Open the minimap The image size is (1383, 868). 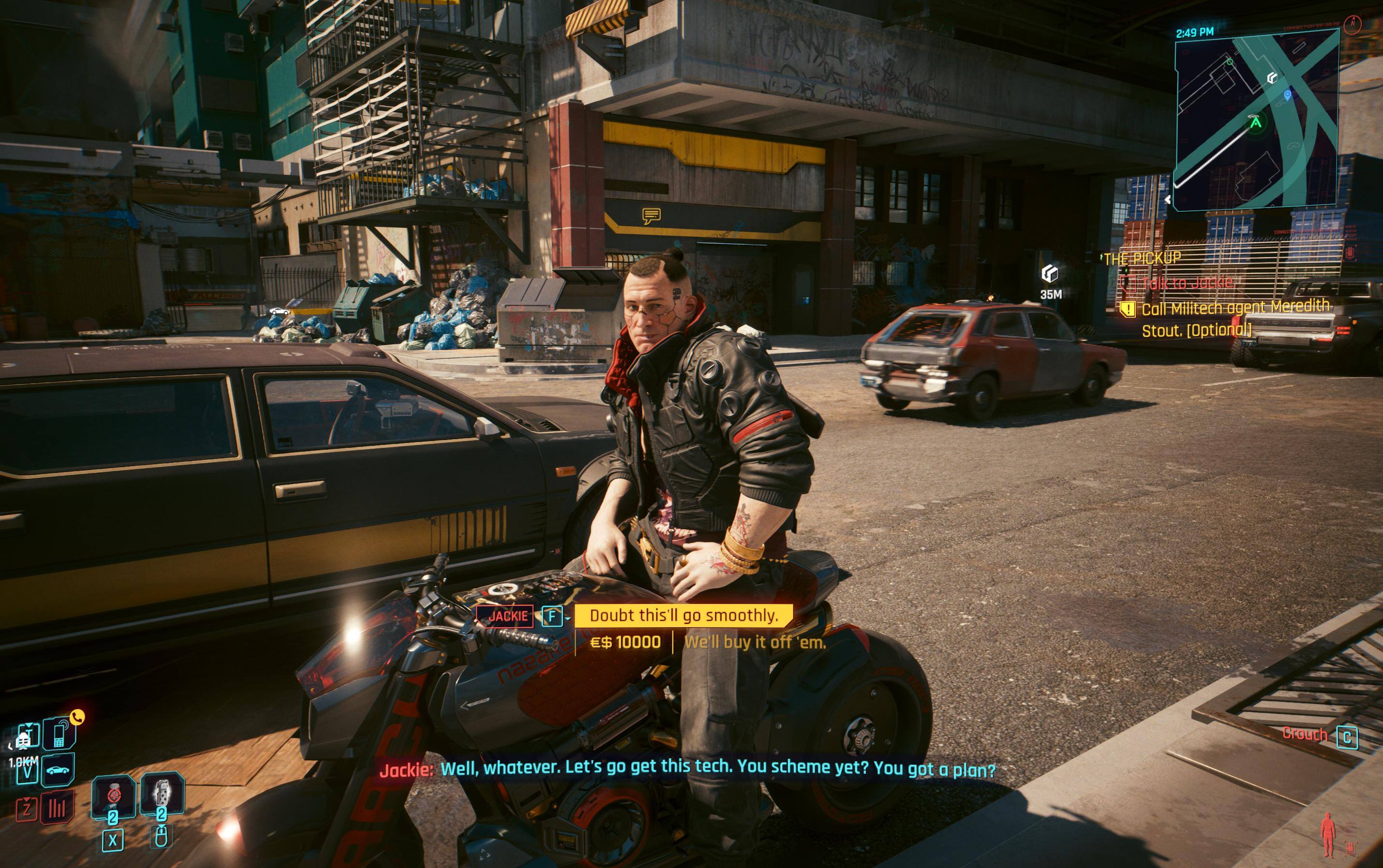(1256, 119)
